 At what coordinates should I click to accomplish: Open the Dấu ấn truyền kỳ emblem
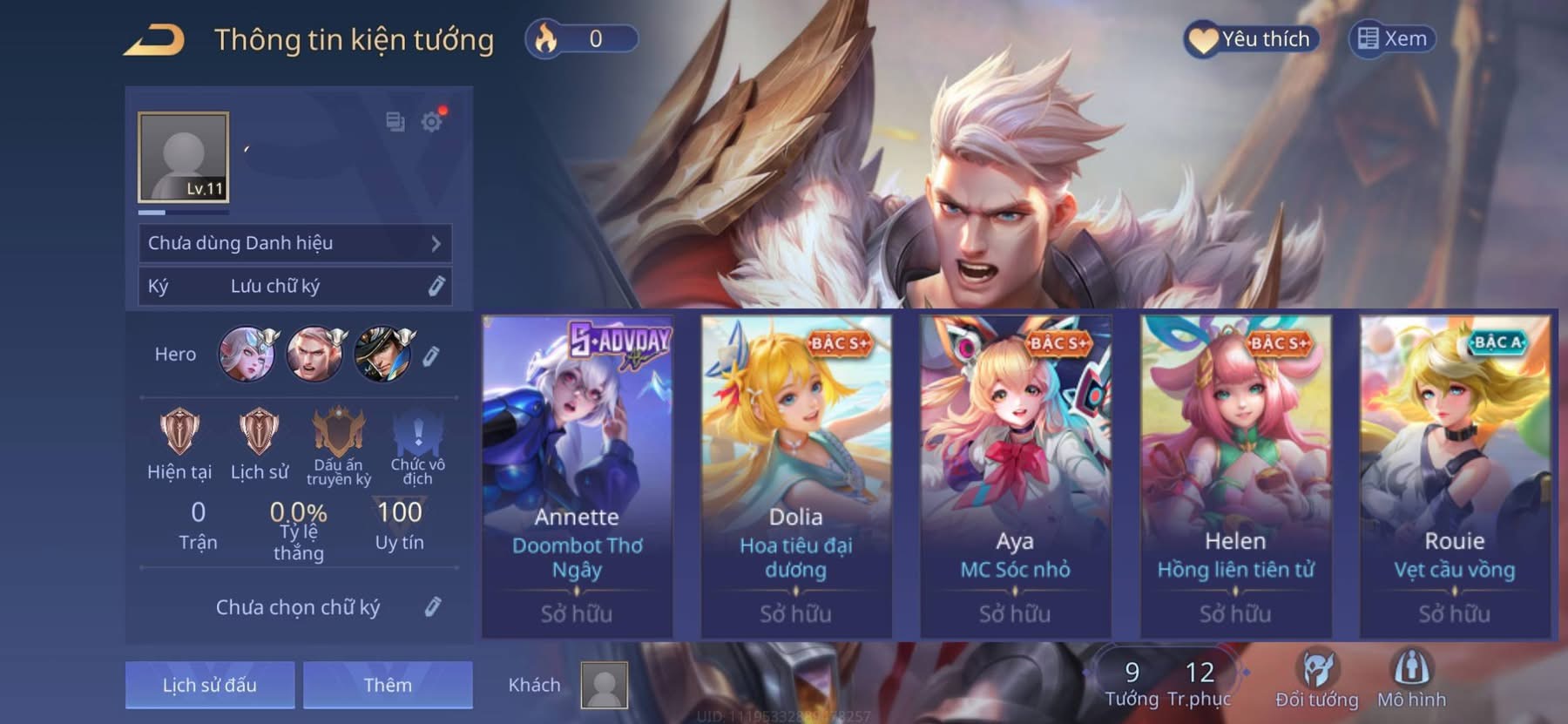point(338,432)
